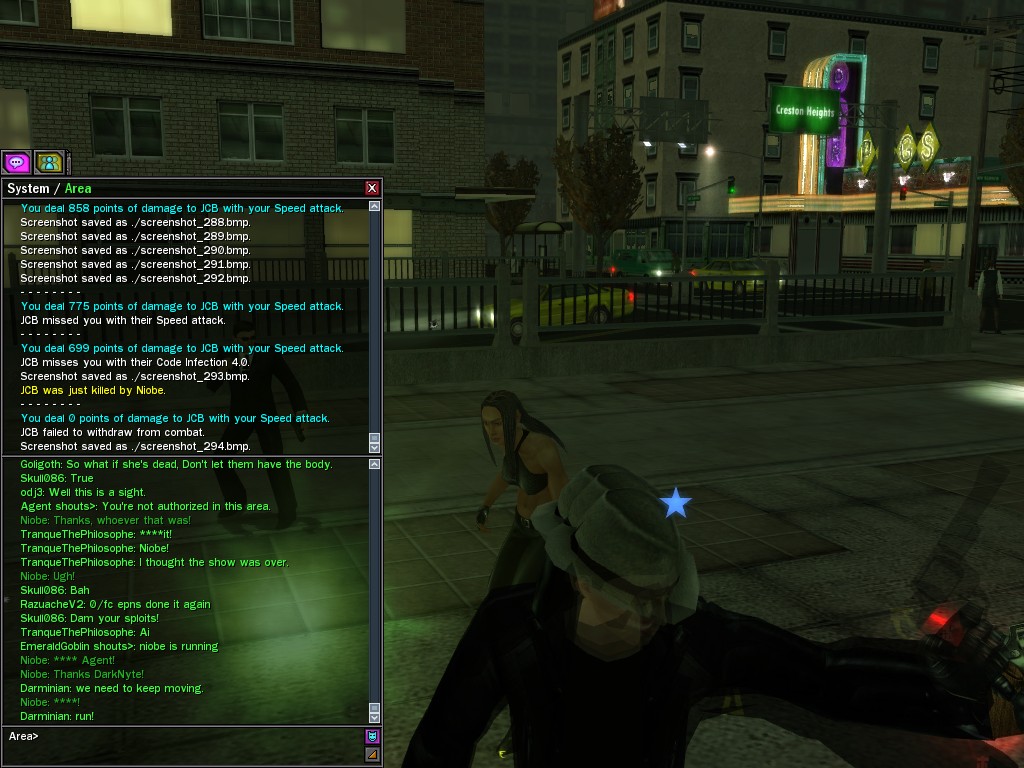The height and width of the screenshot is (768, 1024).
Task: Open the yellow team members icon
Action: pyautogui.click(x=48, y=162)
